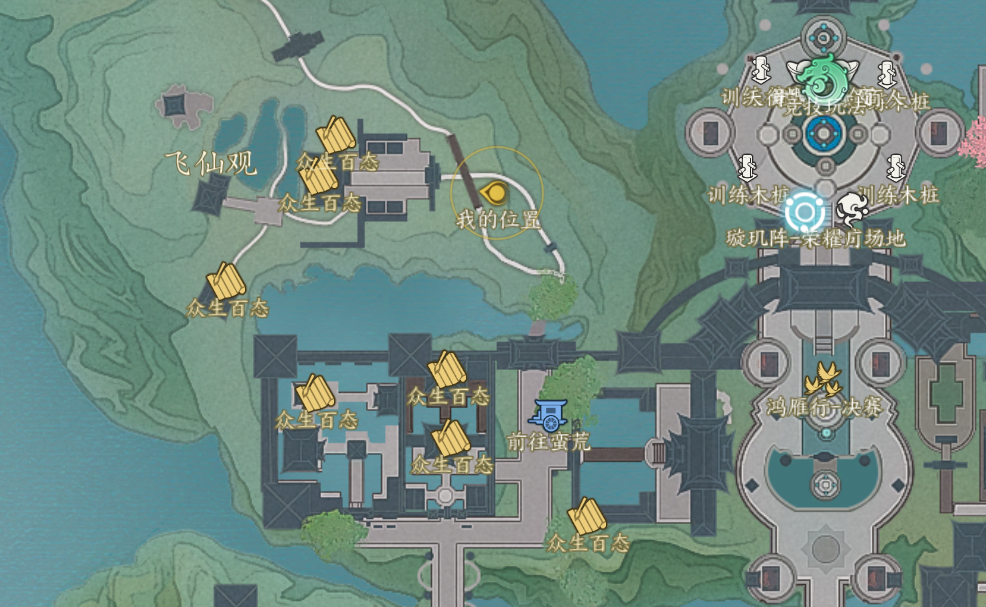Click the white swirling cloud marker

(x=853, y=208)
